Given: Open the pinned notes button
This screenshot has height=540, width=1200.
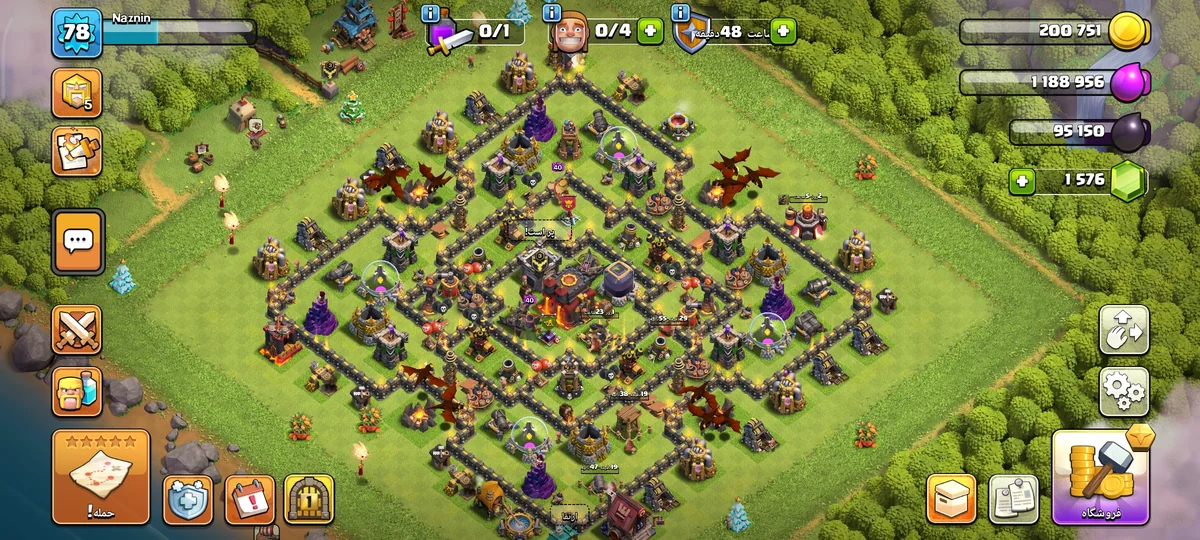Looking at the screenshot, I should tap(1013, 498).
